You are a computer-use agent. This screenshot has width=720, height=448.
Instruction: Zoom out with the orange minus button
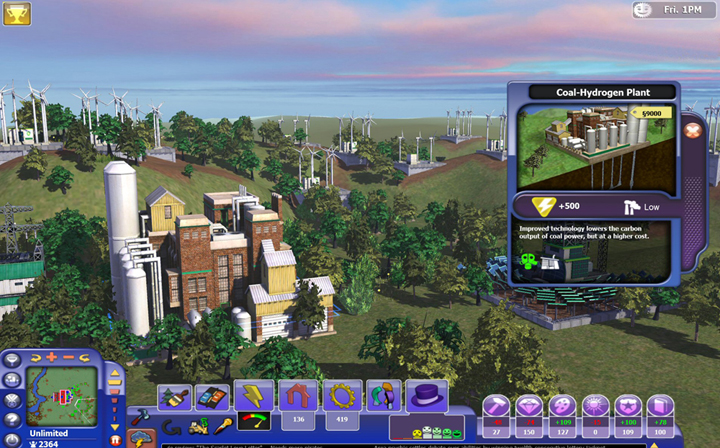[x=67, y=357]
